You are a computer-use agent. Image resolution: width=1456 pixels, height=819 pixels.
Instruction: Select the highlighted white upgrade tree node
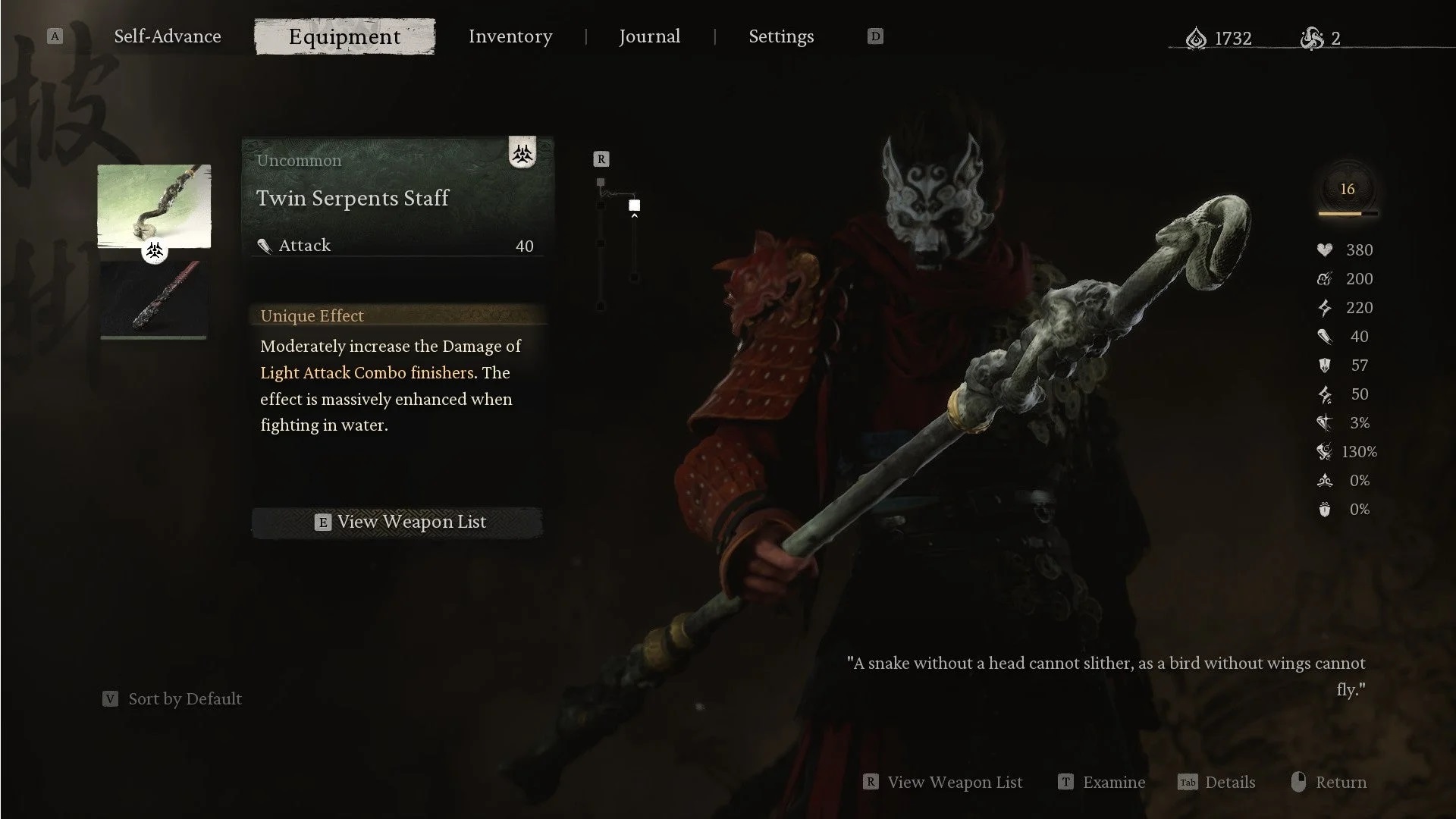[635, 206]
